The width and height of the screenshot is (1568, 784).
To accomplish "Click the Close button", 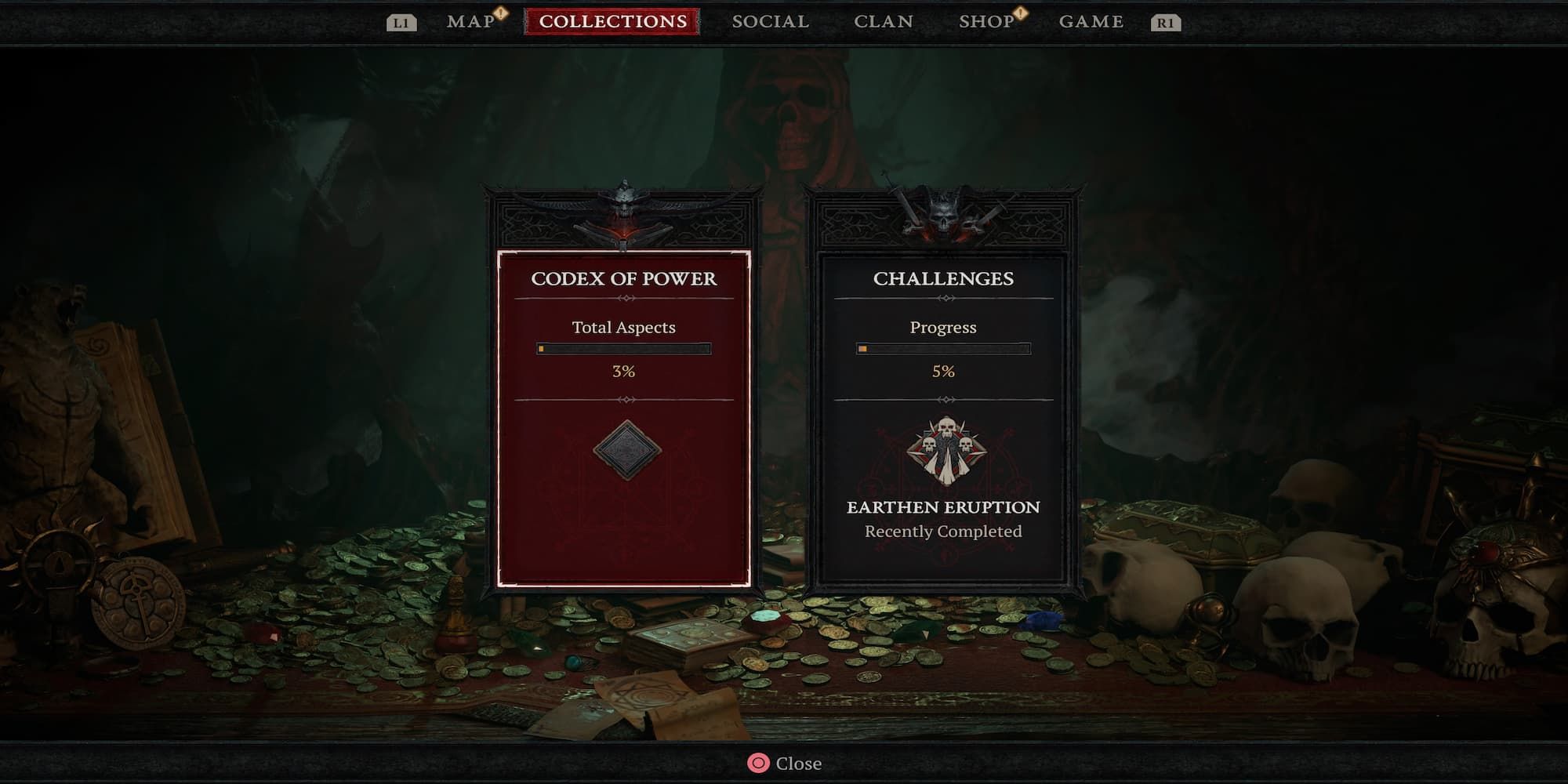I will 798,763.
